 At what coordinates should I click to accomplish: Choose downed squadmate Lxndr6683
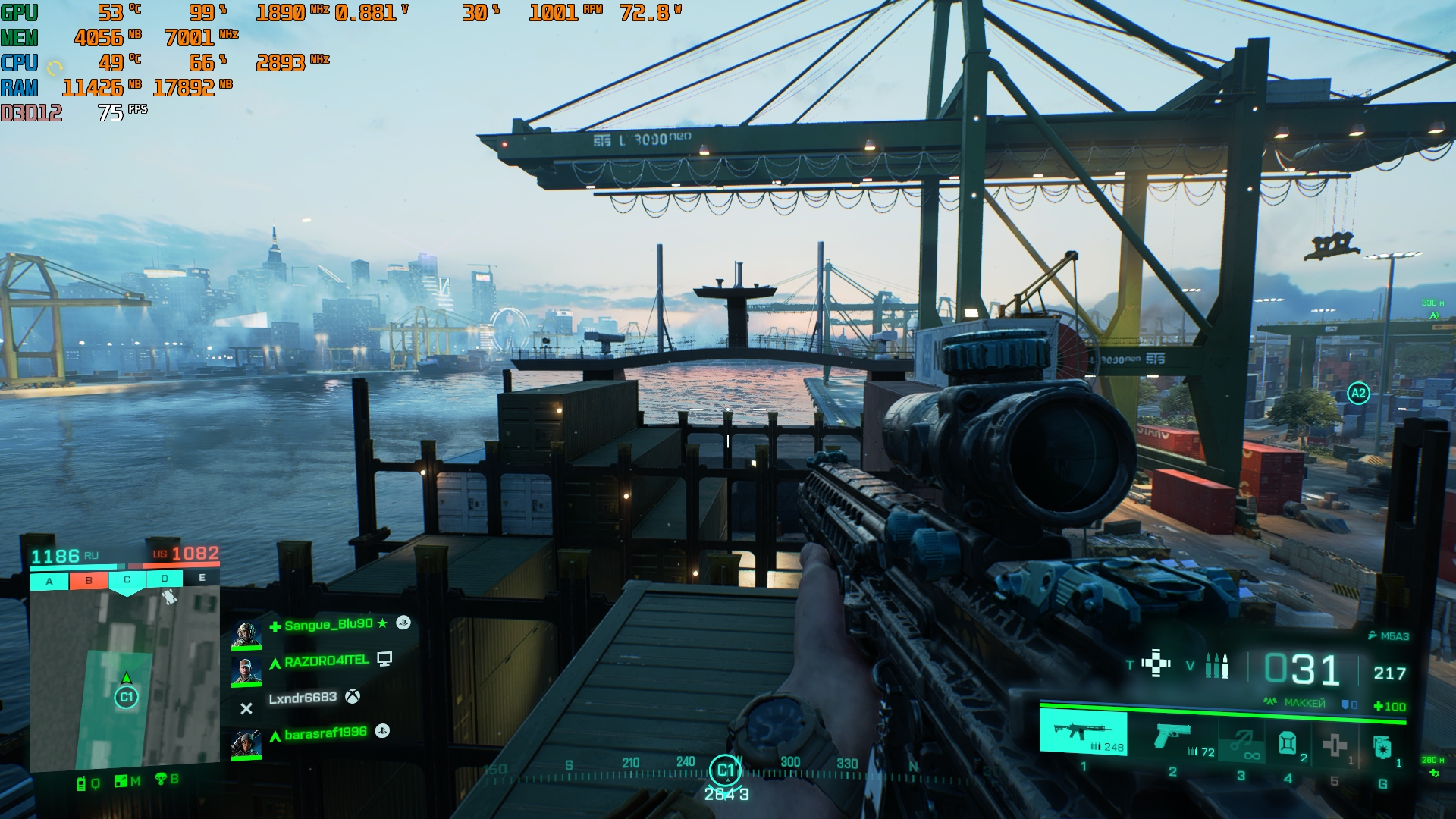pos(303,698)
